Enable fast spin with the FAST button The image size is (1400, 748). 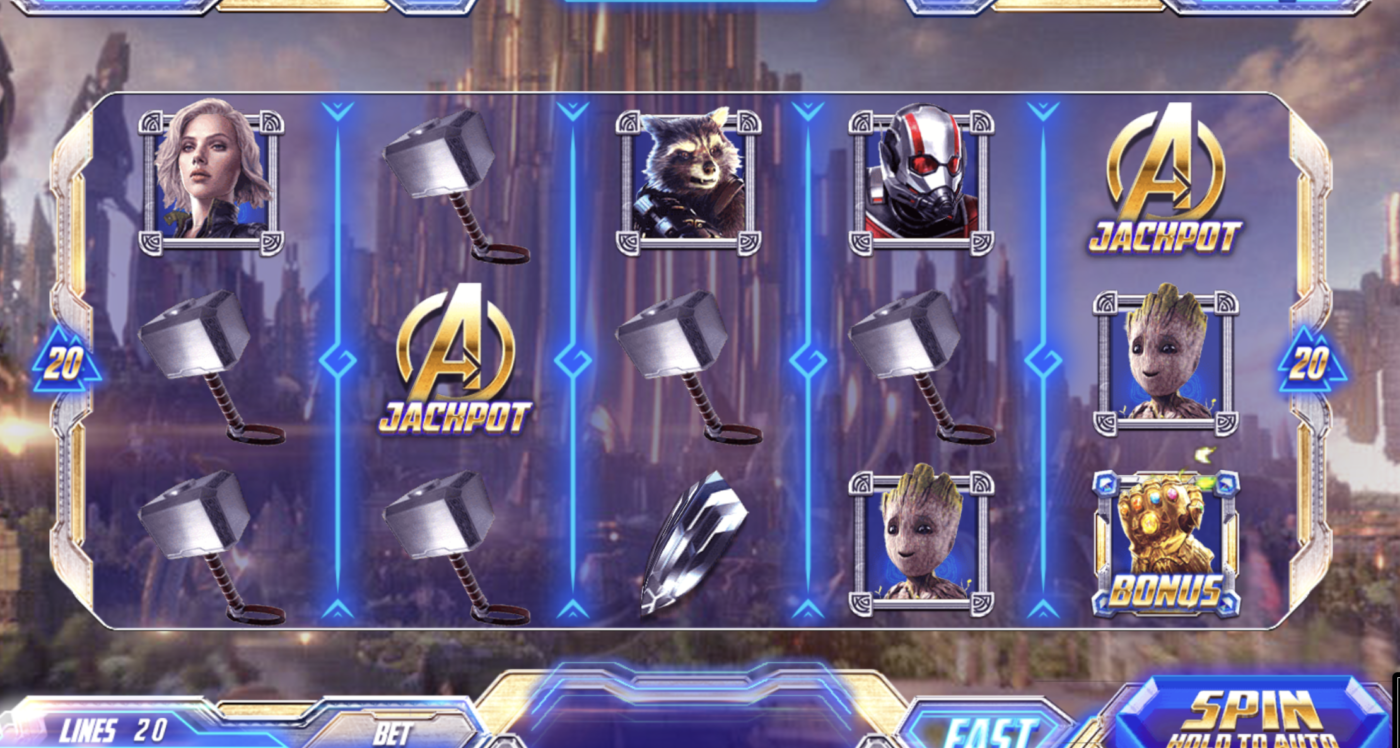[x=985, y=725]
